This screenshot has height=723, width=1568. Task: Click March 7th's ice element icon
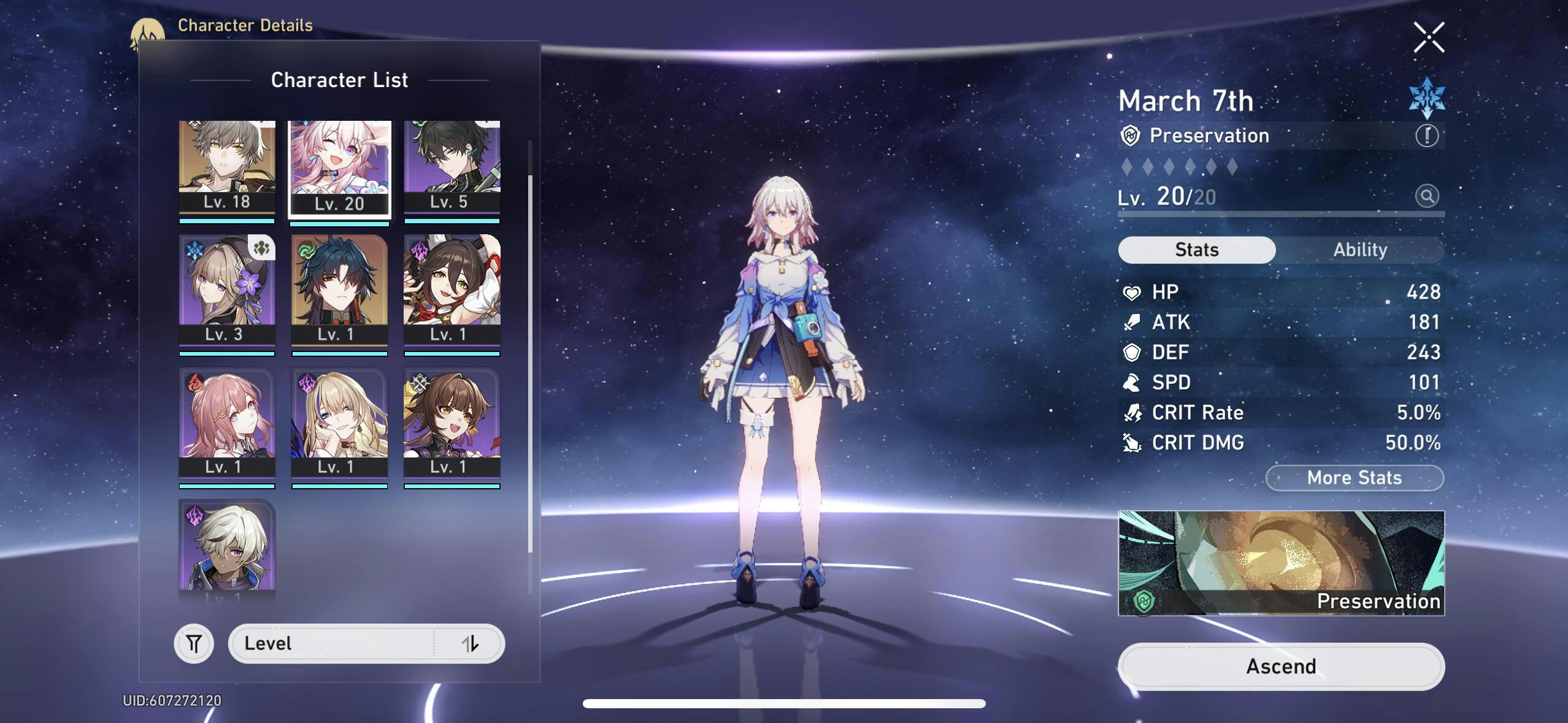pos(1426,98)
